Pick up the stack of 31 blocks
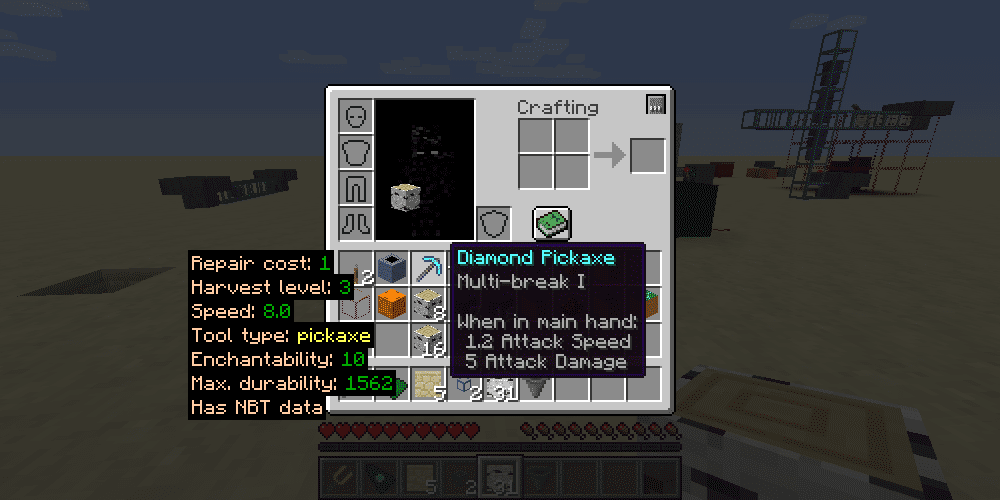This screenshot has width=1000, height=500. tap(499, 385)
